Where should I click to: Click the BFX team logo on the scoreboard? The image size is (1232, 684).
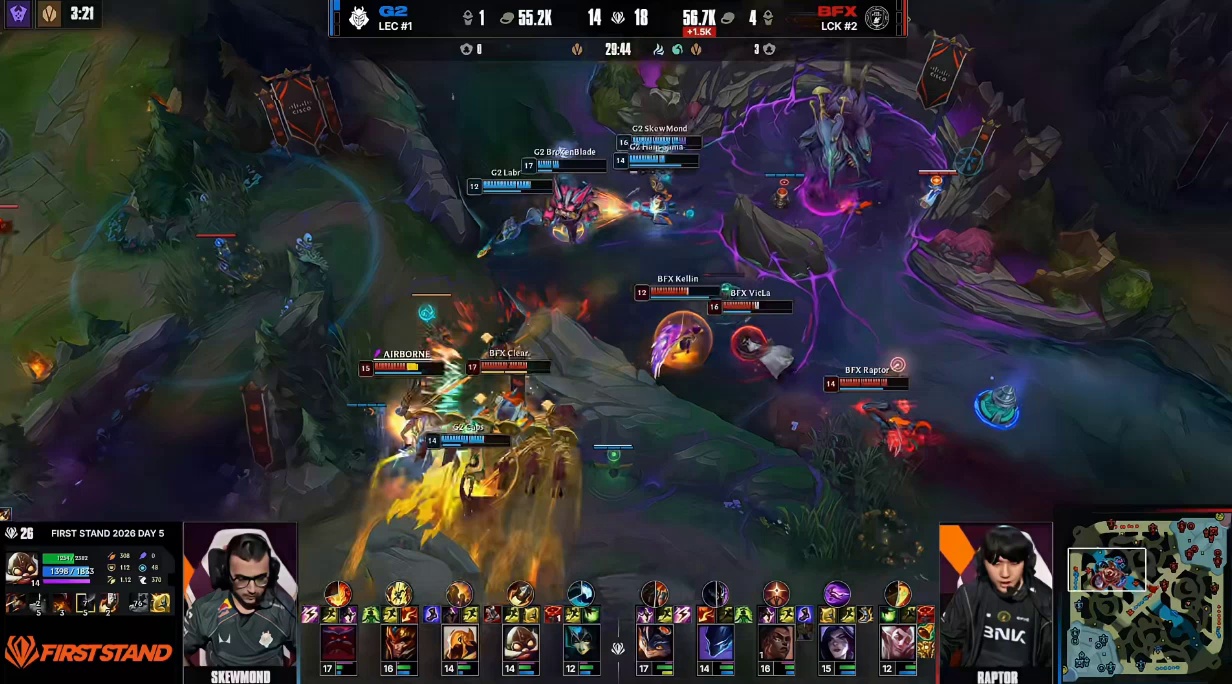877,18
